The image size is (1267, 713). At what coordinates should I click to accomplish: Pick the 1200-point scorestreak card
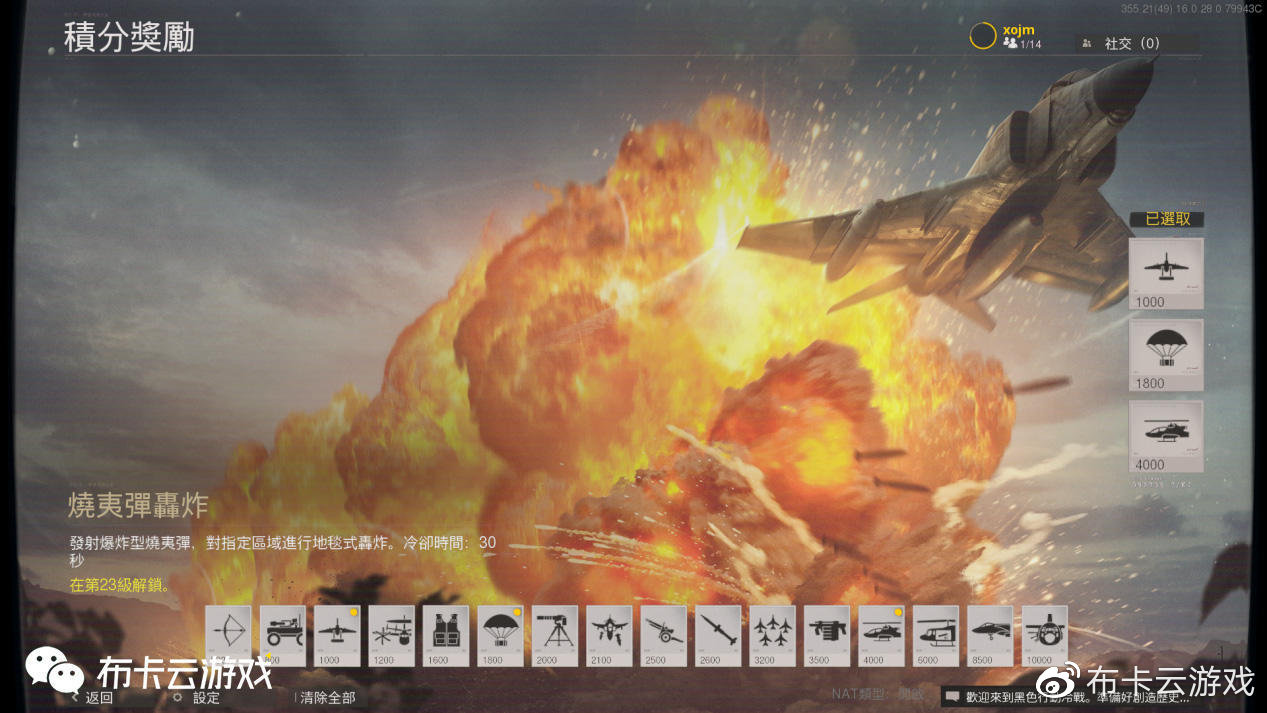tap(391, 634)
